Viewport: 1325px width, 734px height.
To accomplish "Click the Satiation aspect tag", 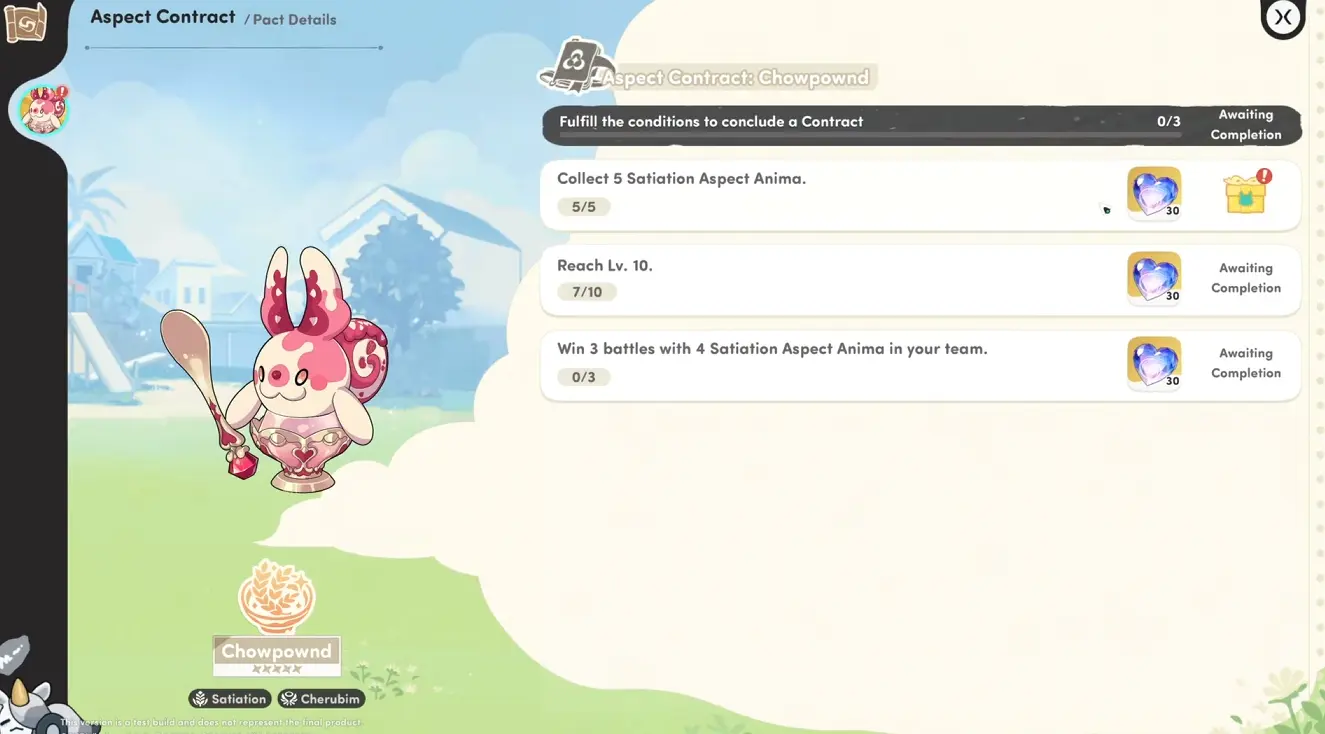I will (230, 699).
